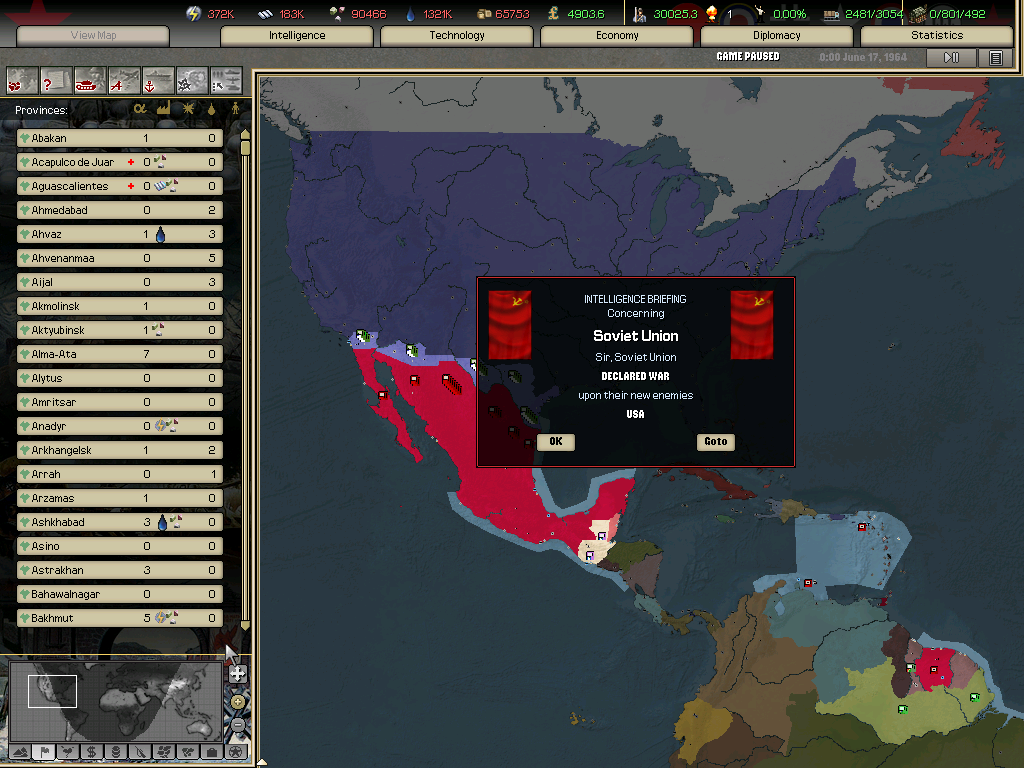Show the Diplomacy screen
The image size is (1024, 768).
coord(777,36)
